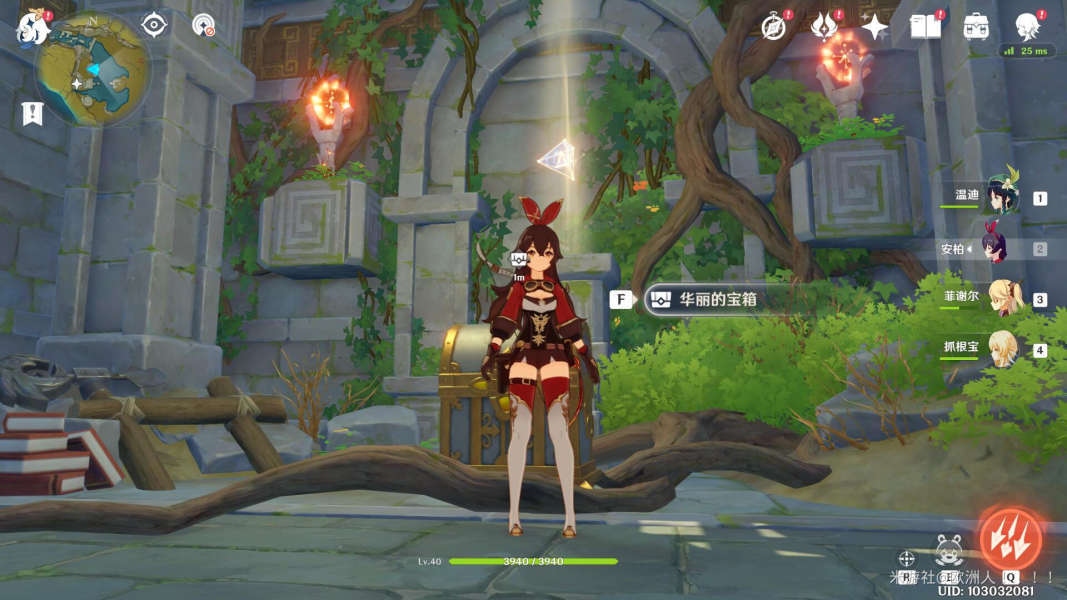
Task: Toggle the crosshair aiming mode icon
Action: tap(906, 559)
